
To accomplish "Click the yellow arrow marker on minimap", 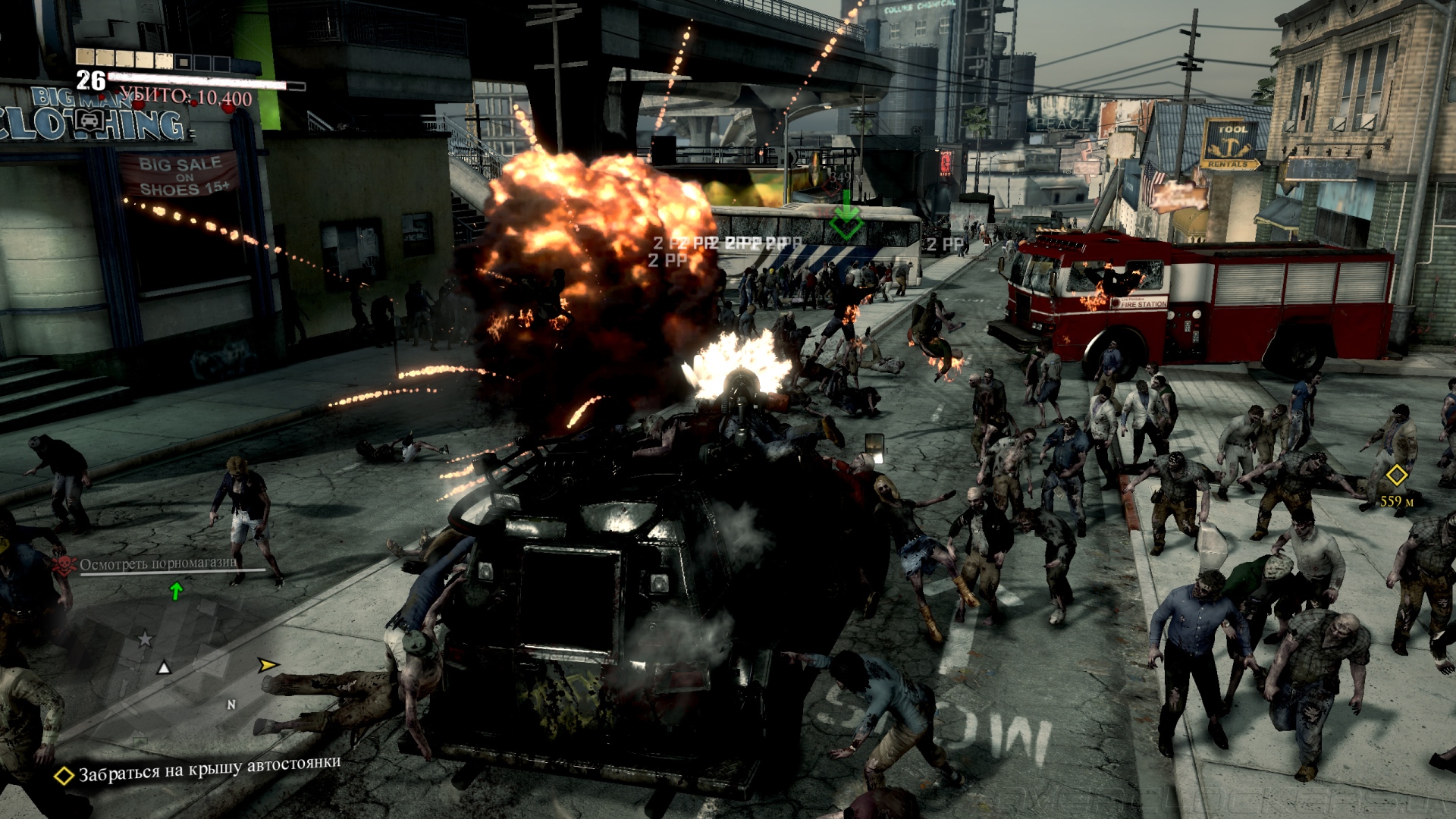I will pyautogui.click(x=267, y=665).
